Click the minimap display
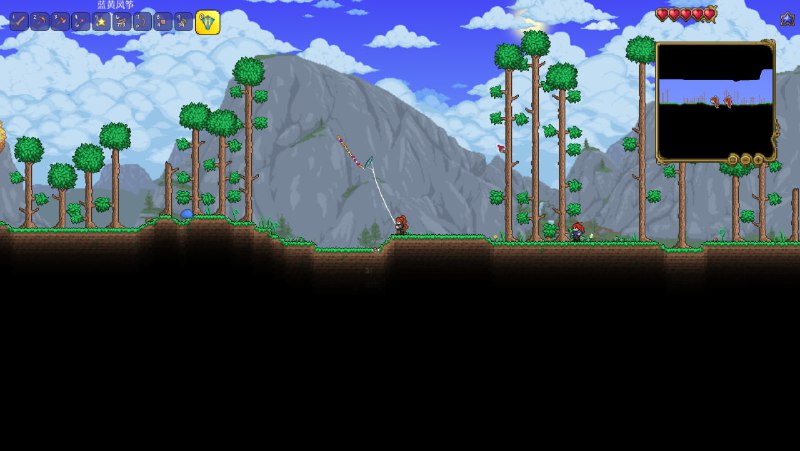The width and height of the screenshot is (800, 451). [x=715, y=102]
